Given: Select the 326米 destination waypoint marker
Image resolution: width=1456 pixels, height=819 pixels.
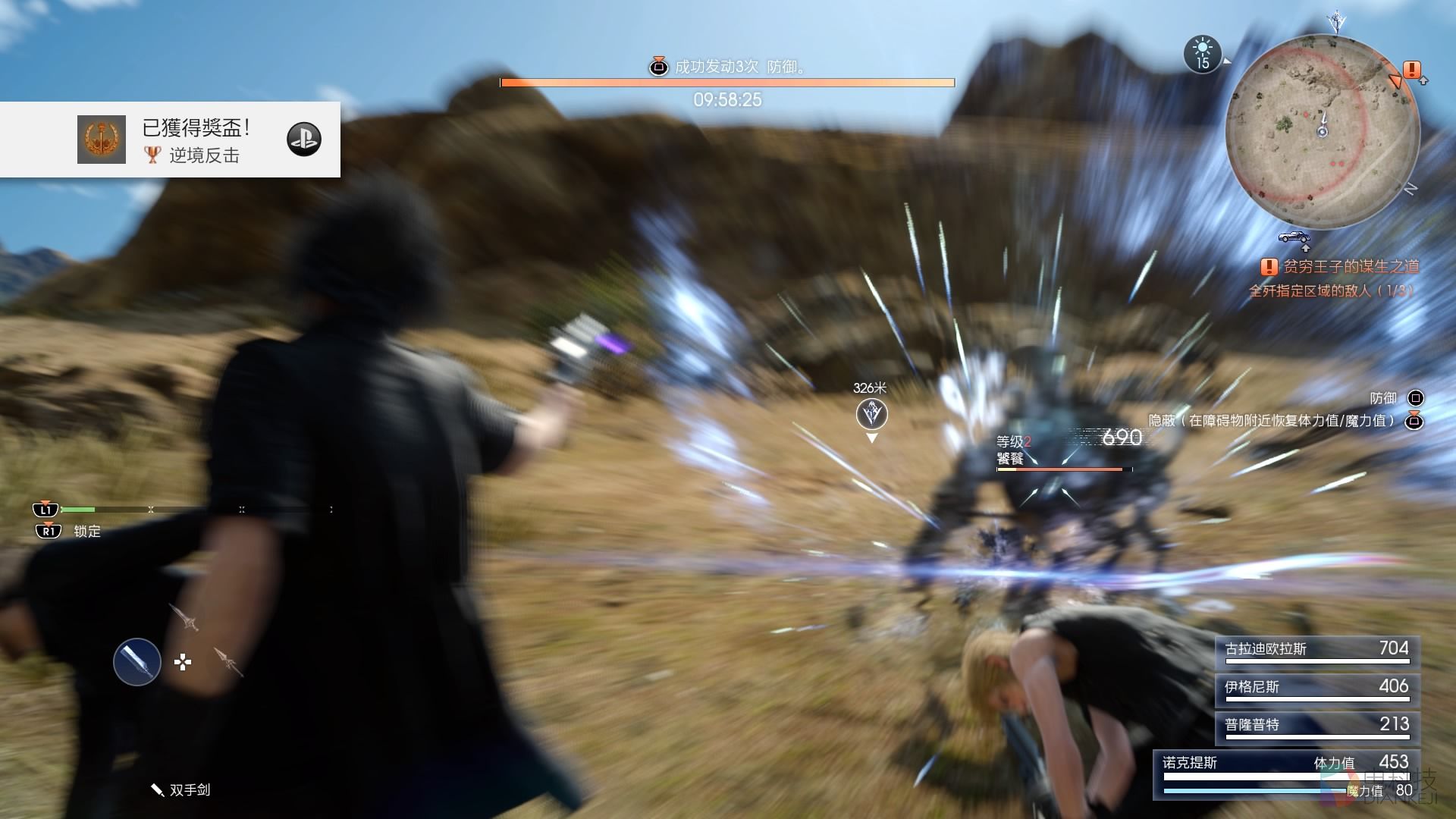Looking at the screenshot, I should coord(871,415).
